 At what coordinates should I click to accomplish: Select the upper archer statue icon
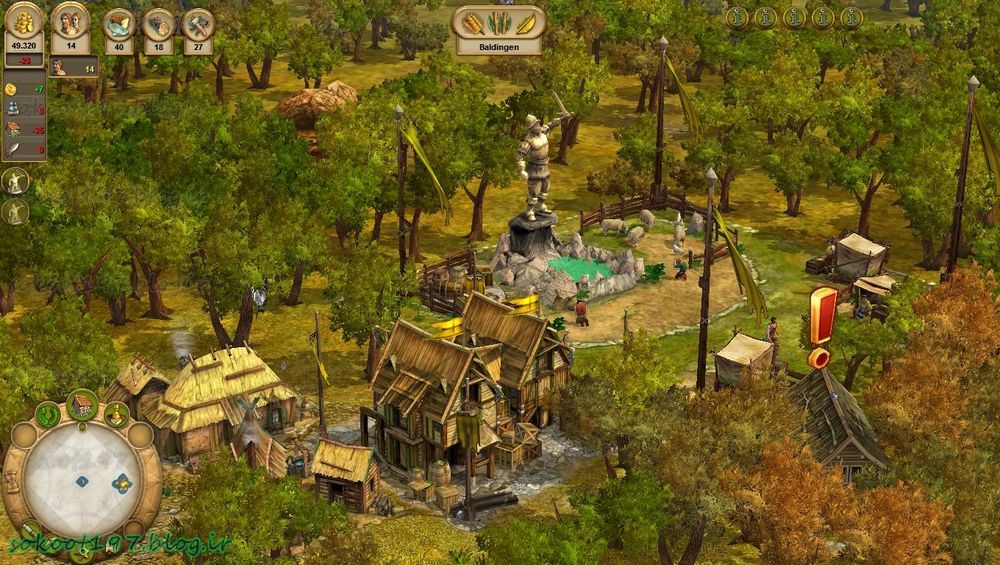(x=15, y=181)
